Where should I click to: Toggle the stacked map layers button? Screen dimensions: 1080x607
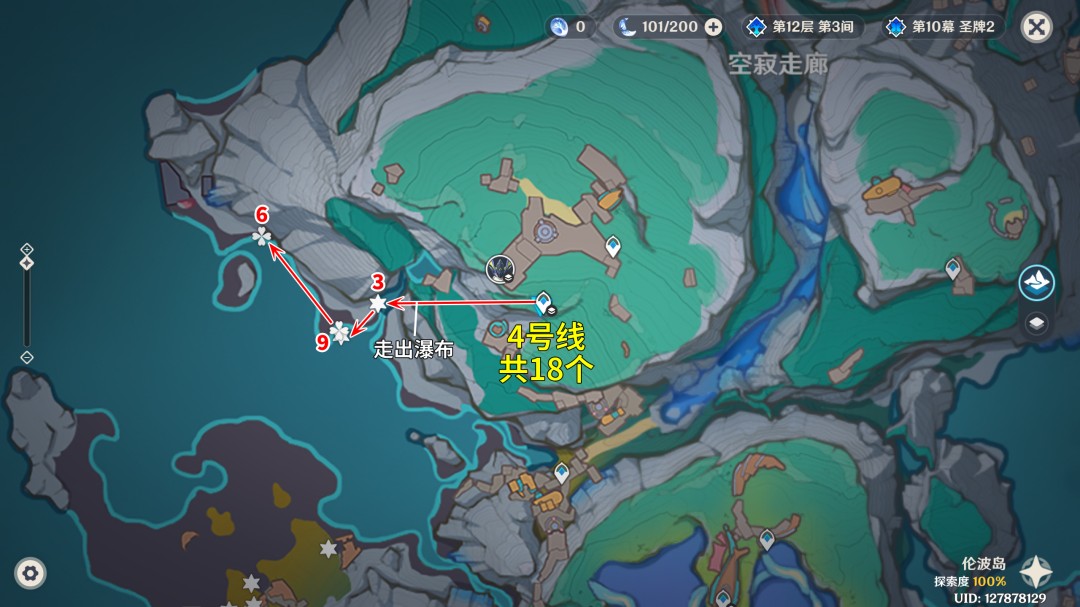[x=1036, y=323]
